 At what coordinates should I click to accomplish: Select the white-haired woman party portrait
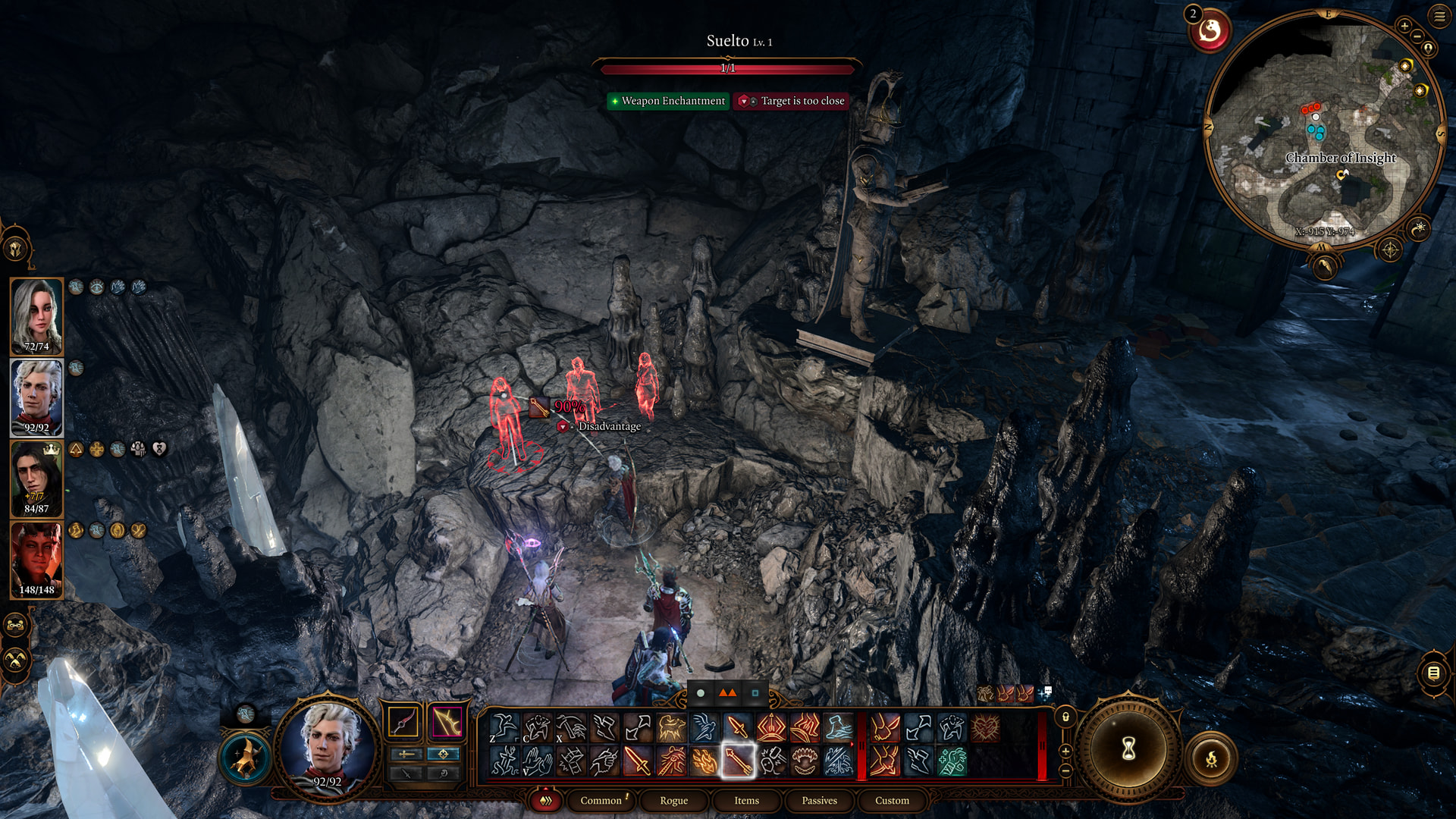tap(36, 316)
